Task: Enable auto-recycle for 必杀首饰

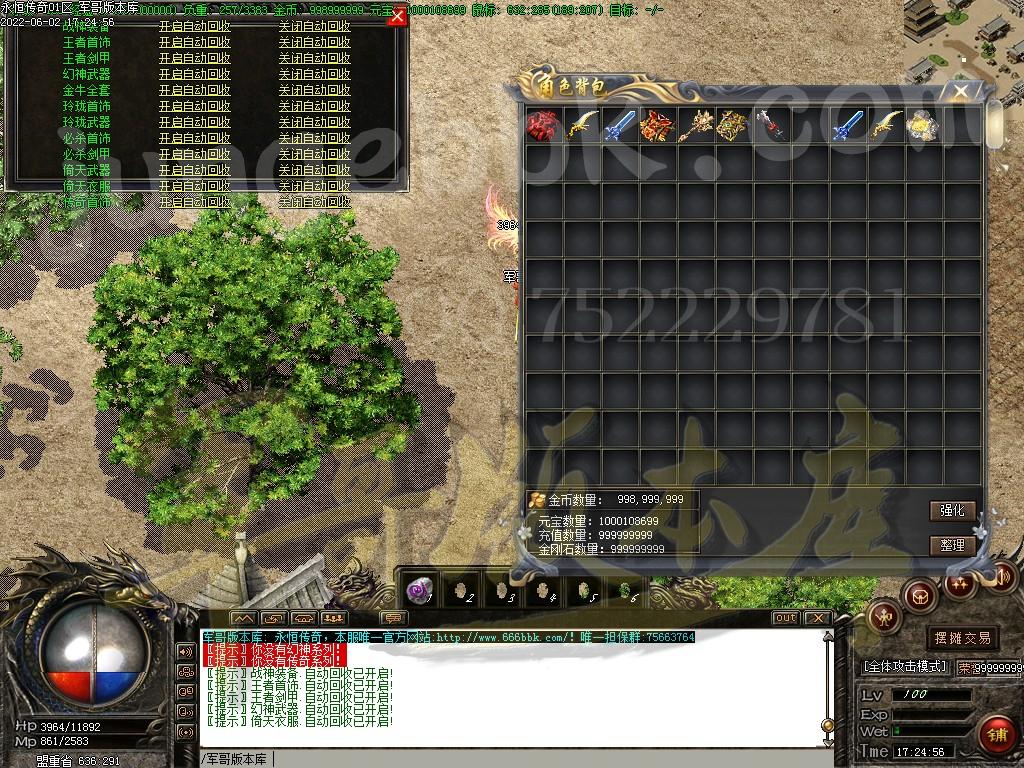Action: click(194, 138)
